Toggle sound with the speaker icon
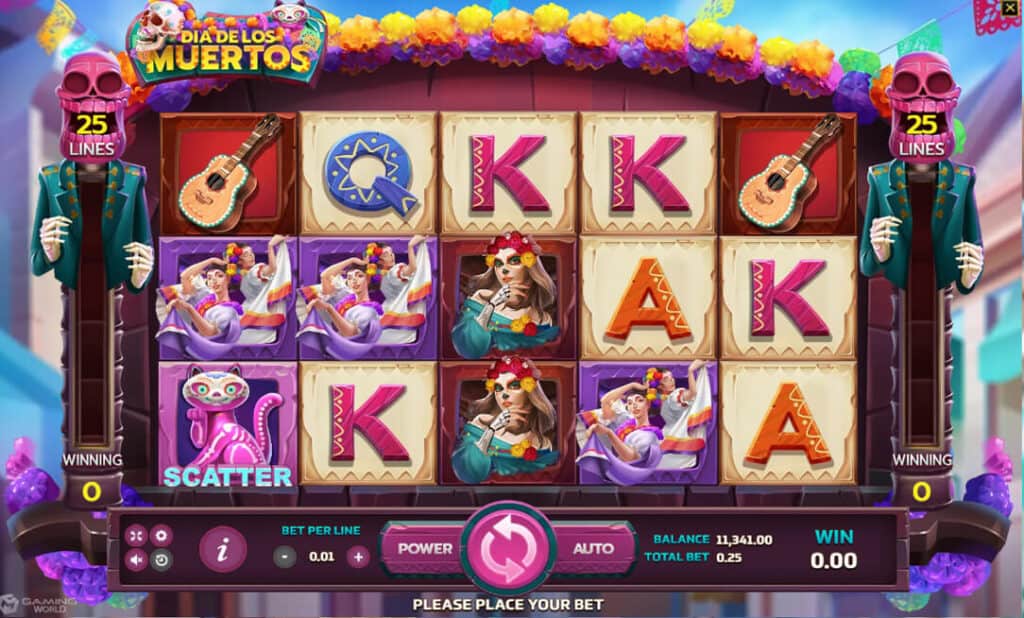 136,560
